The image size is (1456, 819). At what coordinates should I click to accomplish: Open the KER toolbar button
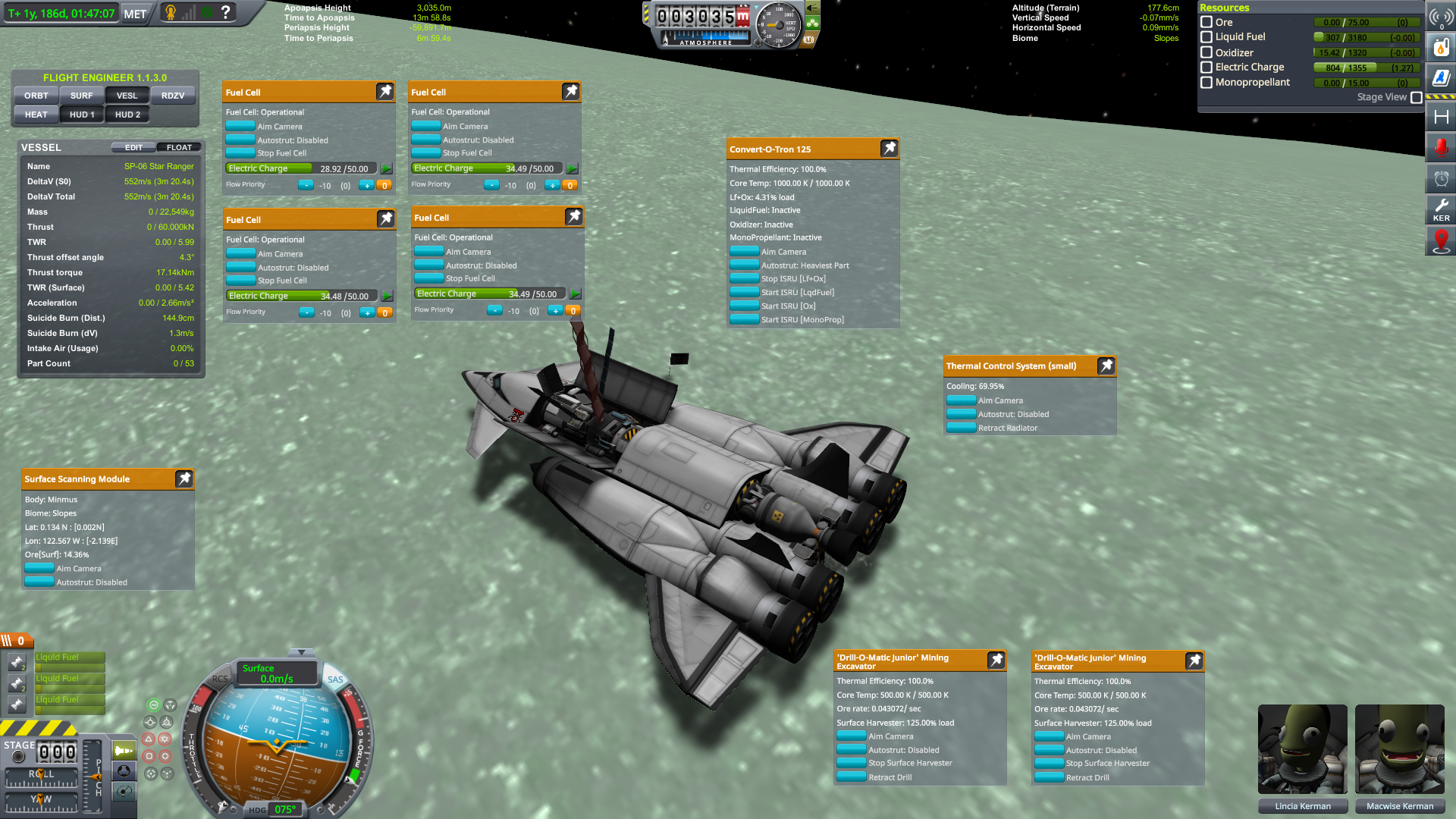pyautogui.click(x=1441, y=209)
